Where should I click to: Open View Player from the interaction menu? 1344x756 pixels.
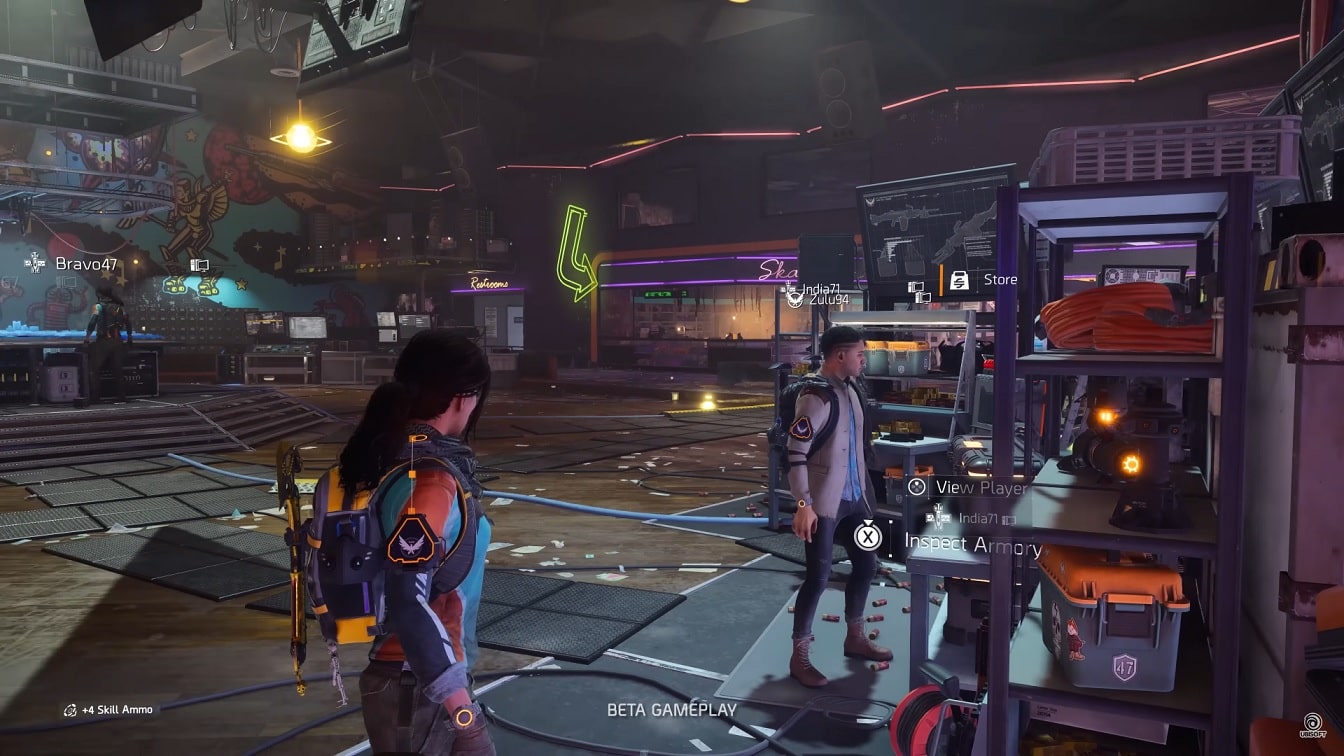pyautogui.click(x=985, y=488)
